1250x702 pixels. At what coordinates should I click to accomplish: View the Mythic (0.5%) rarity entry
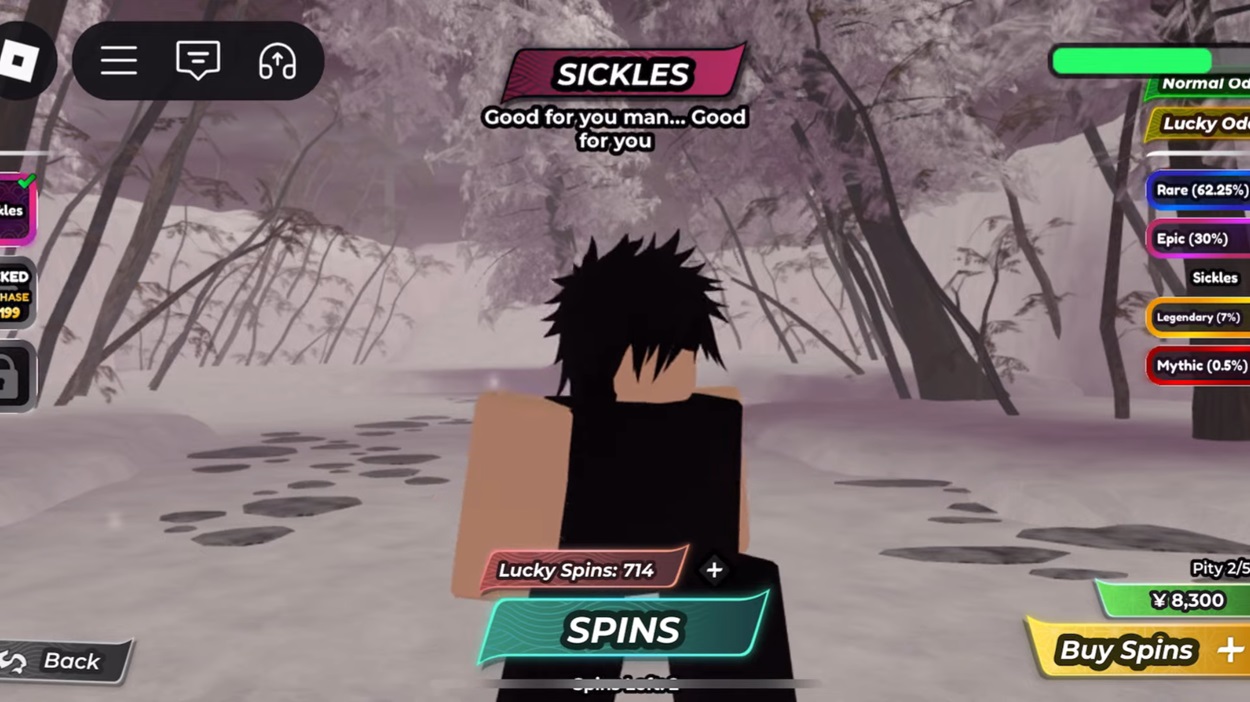click(x=1198, y=366)
